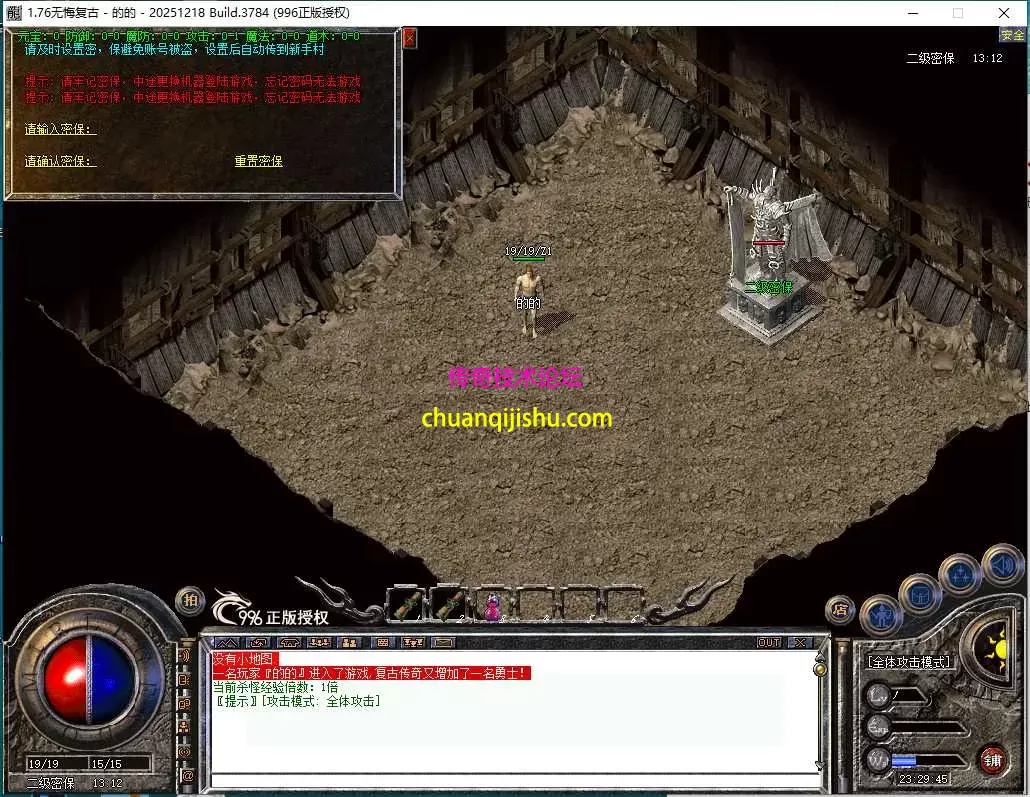Close the chat panel with X
1030x797 pixels.
800,642
